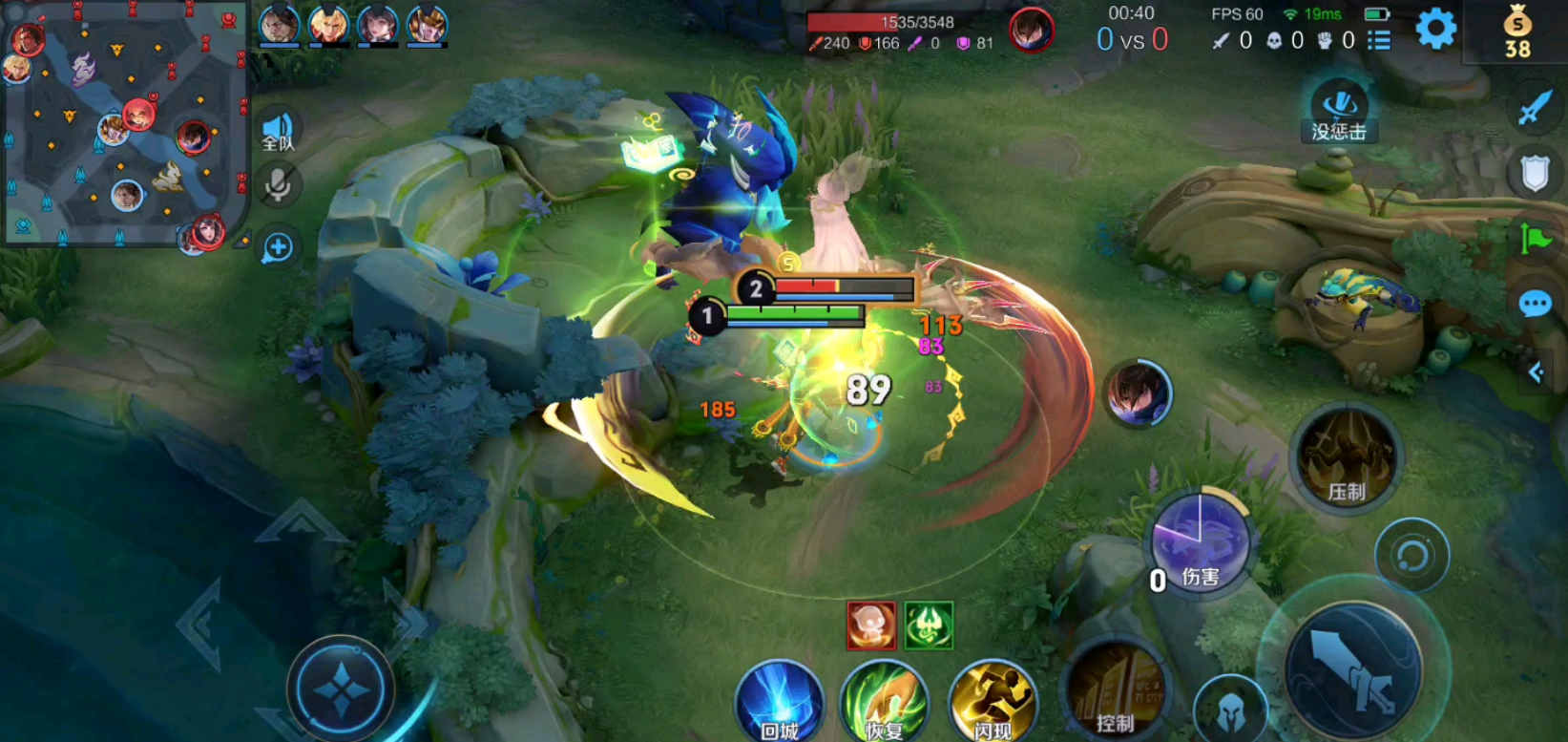Use the 伤害 skill button

click(x=1200, y=544)
